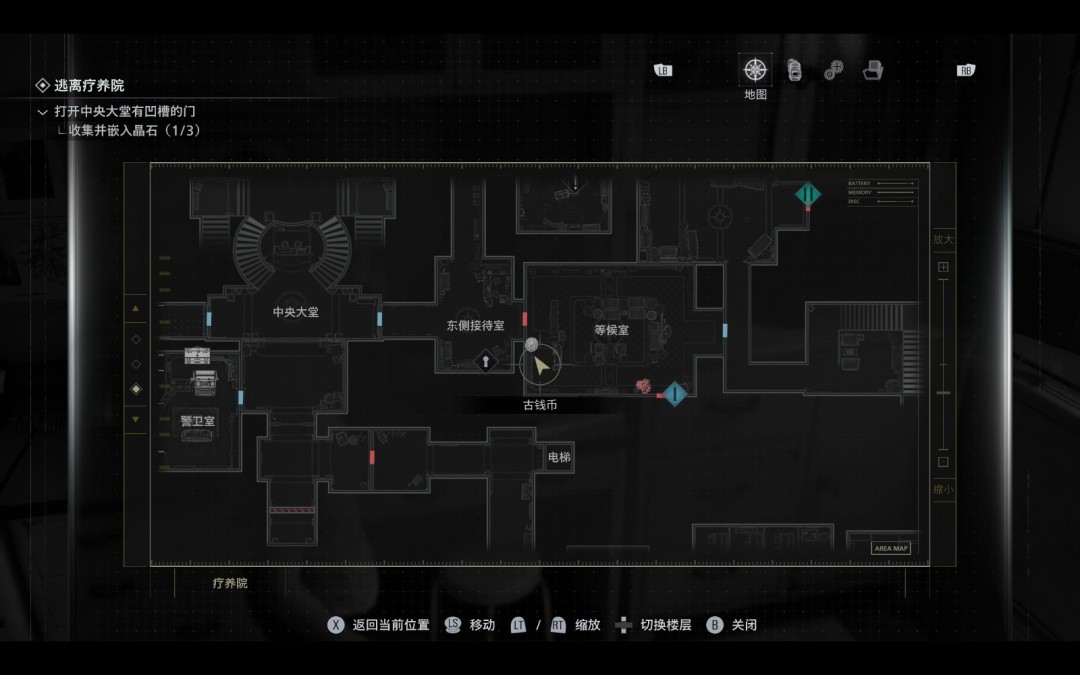Click the map zoom slider handle
This screenshot has width=1080, height=675.
tap(943, 394)
